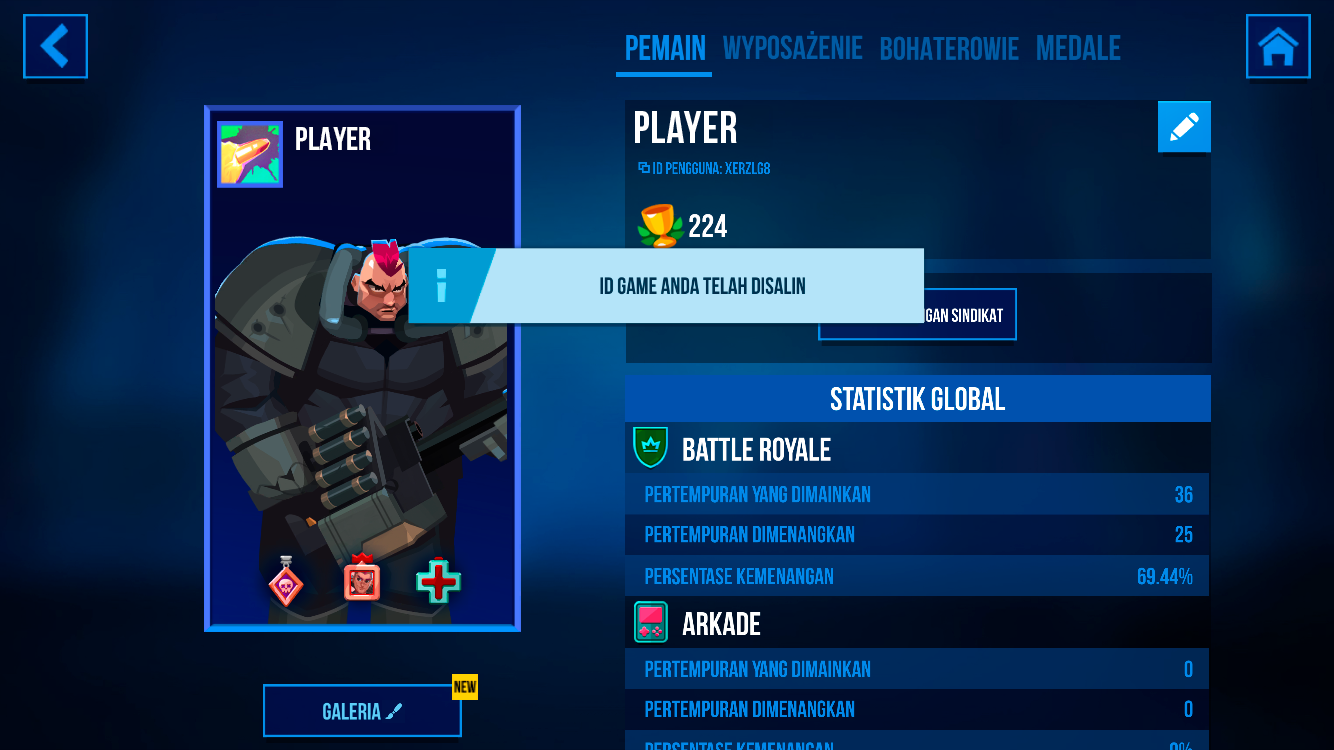The image size is (1334, 750).
Task: Select the skull medal on the card
Action: click(x=286, y=582)
